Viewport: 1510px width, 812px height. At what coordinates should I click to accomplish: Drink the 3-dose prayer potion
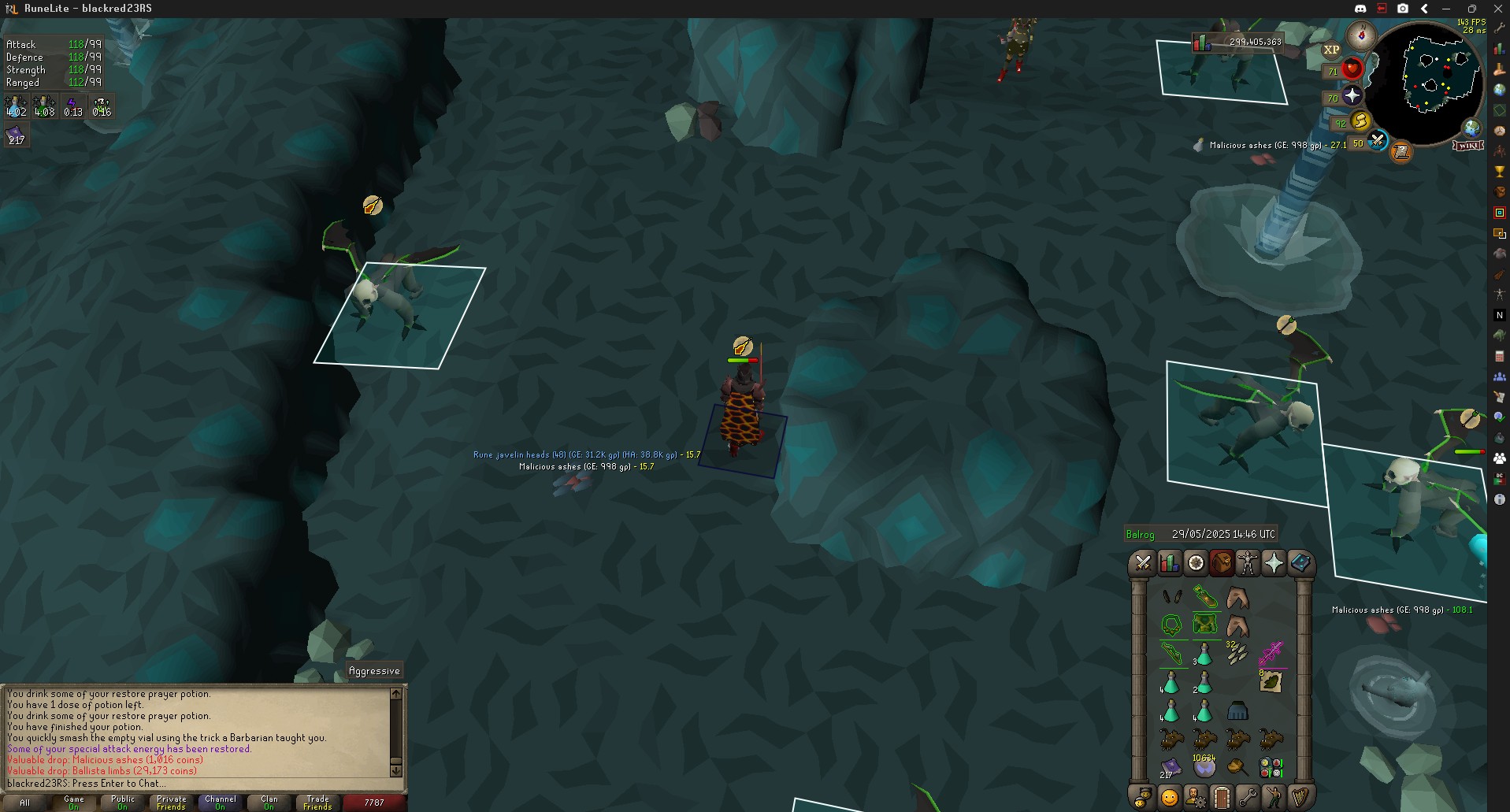point(1204,654)
